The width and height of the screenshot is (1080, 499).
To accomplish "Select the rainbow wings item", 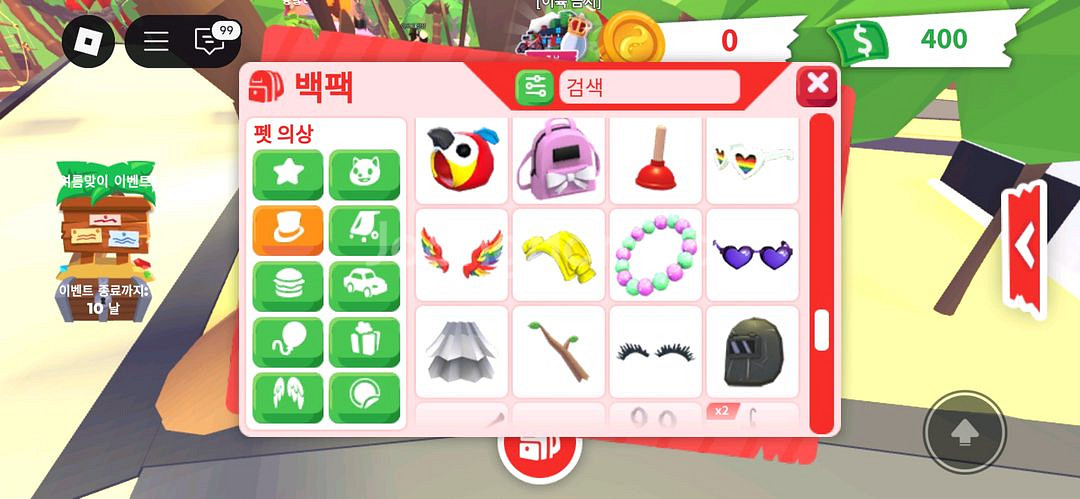I will pyautogui.click(x=460, y=254).
